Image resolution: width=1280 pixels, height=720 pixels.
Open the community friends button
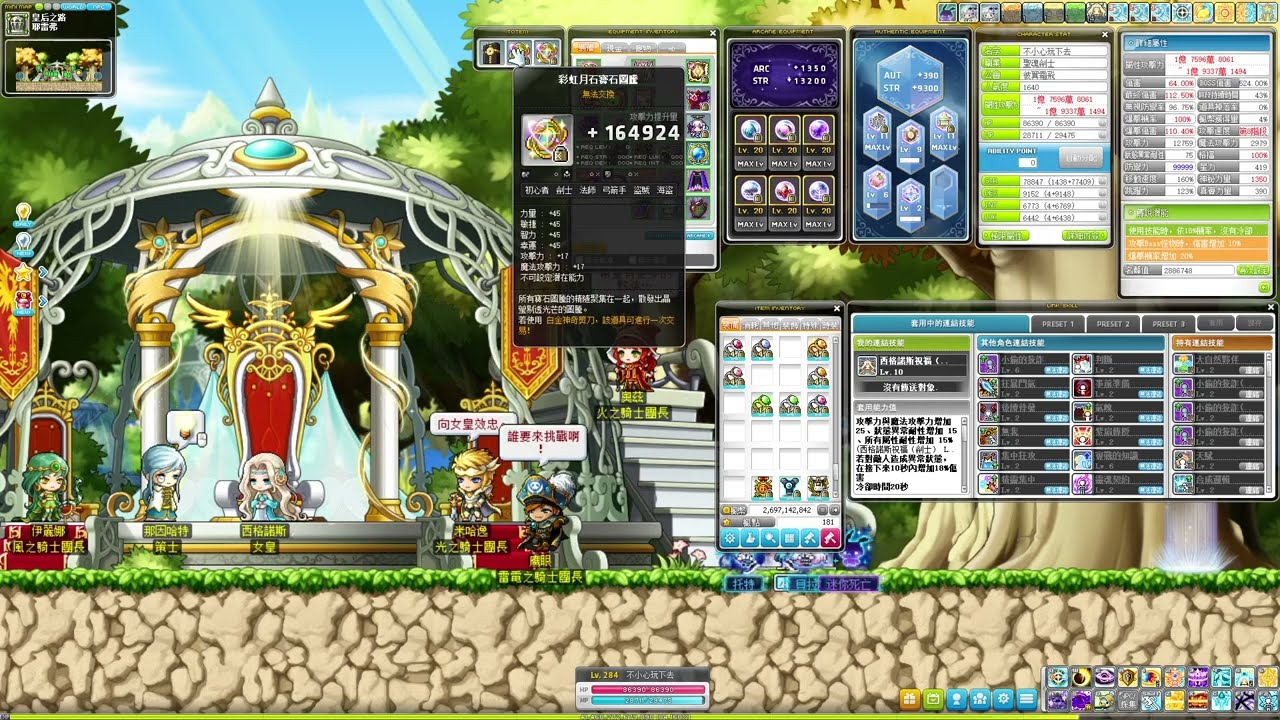[979, 699]
